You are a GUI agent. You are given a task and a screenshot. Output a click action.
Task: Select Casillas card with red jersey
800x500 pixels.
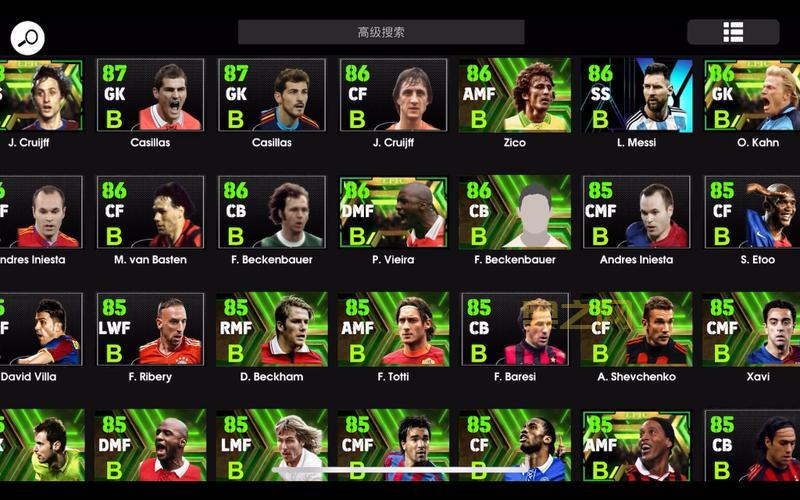tap(150, 96)
